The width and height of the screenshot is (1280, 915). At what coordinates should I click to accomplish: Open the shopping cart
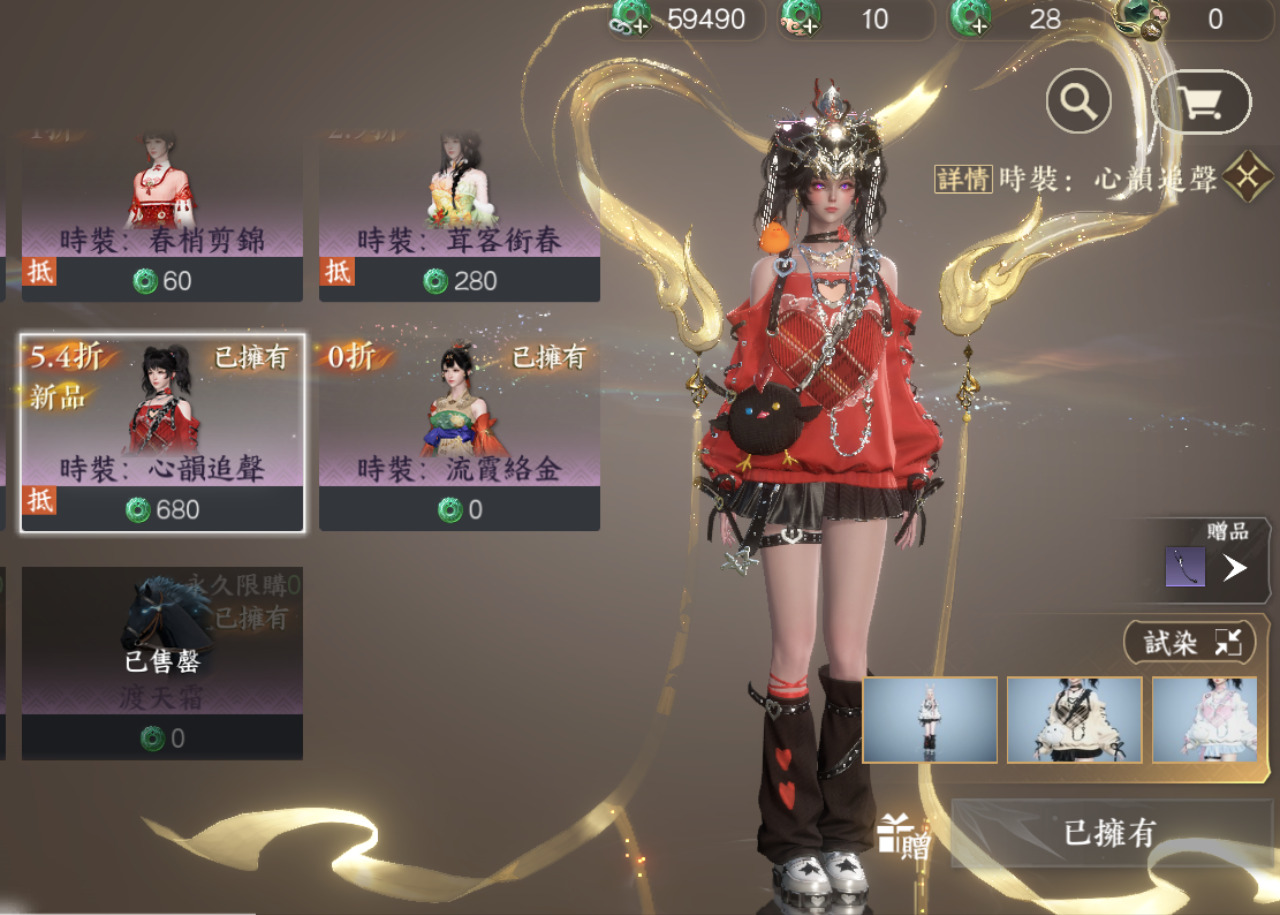(1201, 101)
